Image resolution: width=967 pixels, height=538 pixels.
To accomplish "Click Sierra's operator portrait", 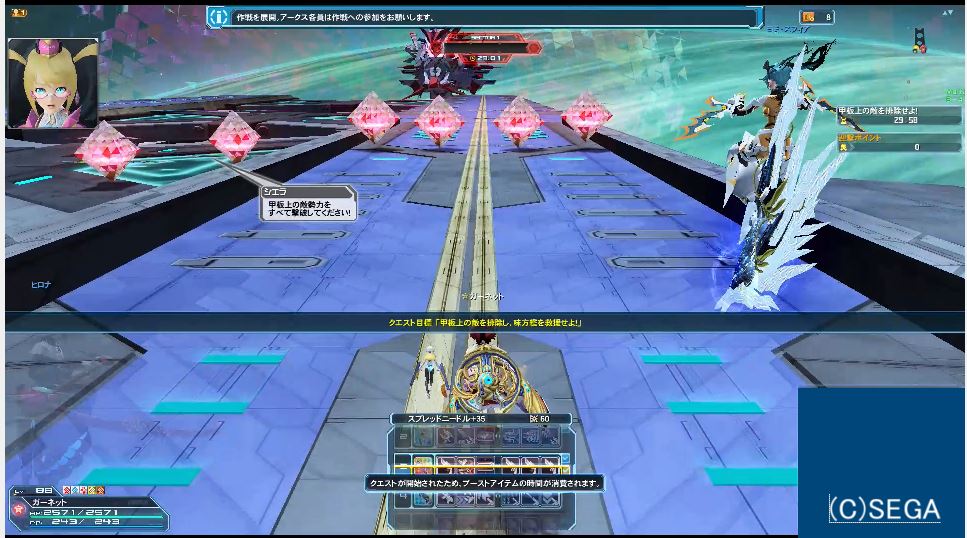I will coord(53,83).
